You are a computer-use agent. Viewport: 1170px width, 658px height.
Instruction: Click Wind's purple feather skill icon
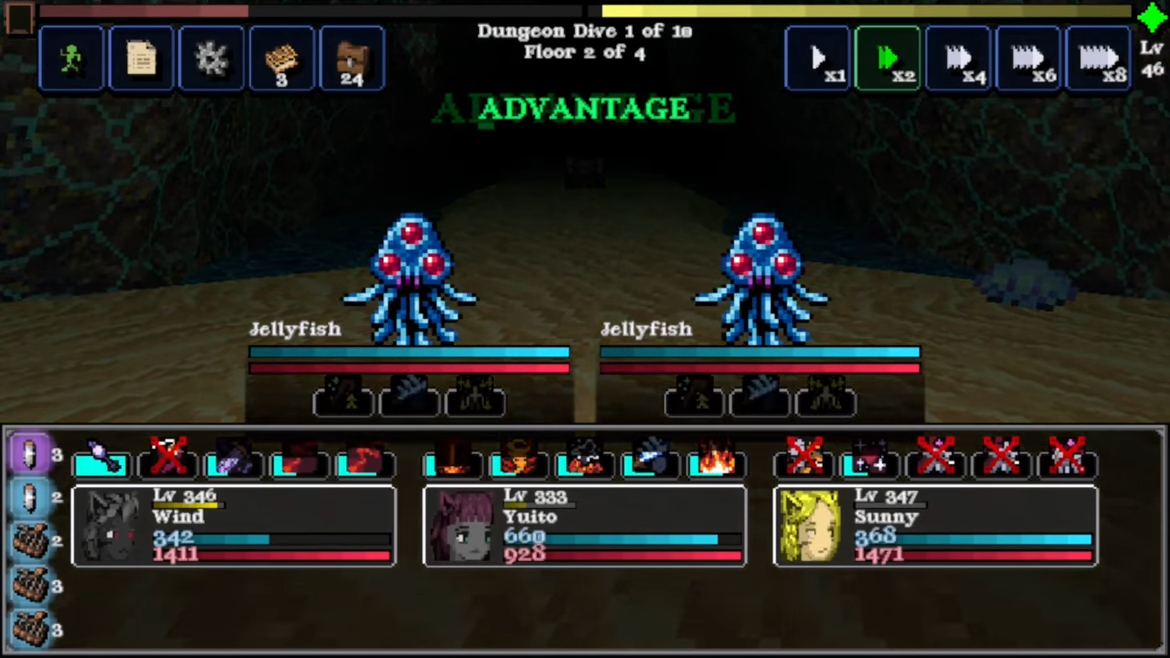pyautogui.click(x=234, y=459)
